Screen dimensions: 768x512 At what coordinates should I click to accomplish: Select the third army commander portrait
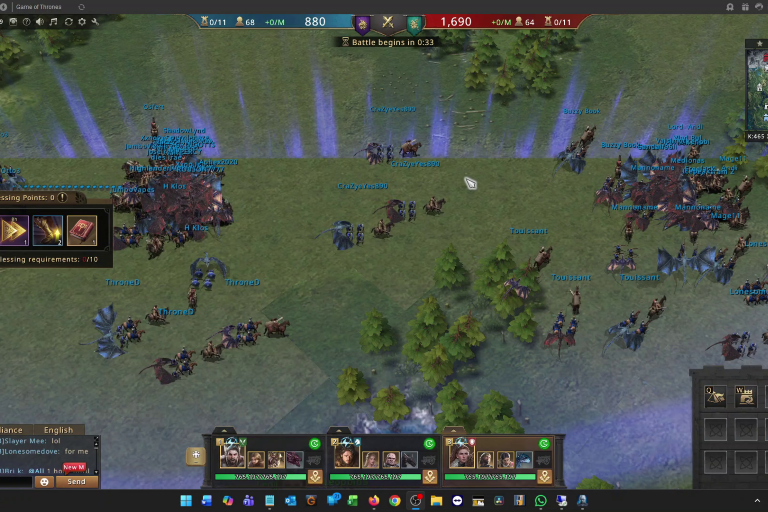[x=462, y=457]
